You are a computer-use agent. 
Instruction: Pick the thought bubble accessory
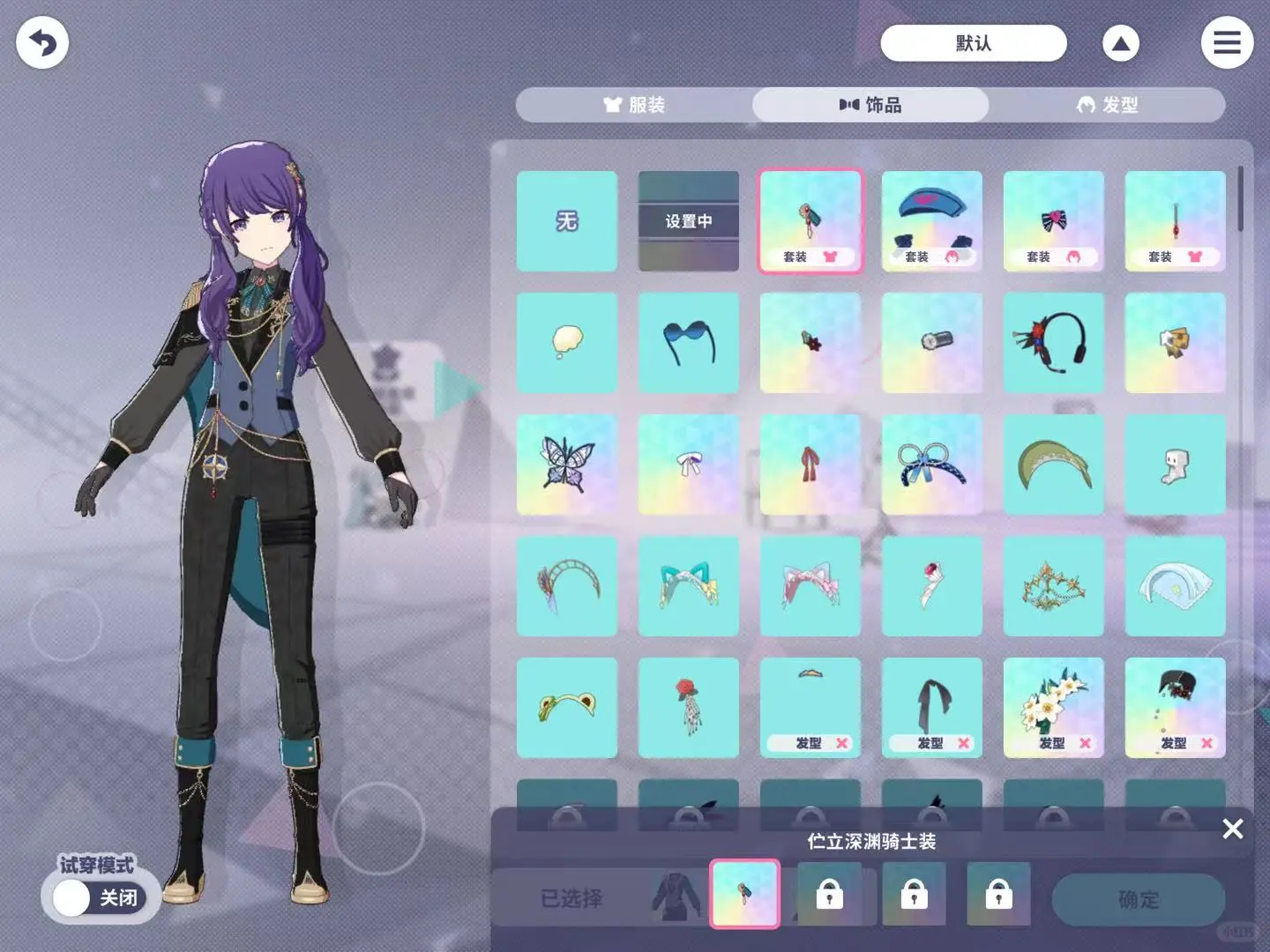click(567, 343)
